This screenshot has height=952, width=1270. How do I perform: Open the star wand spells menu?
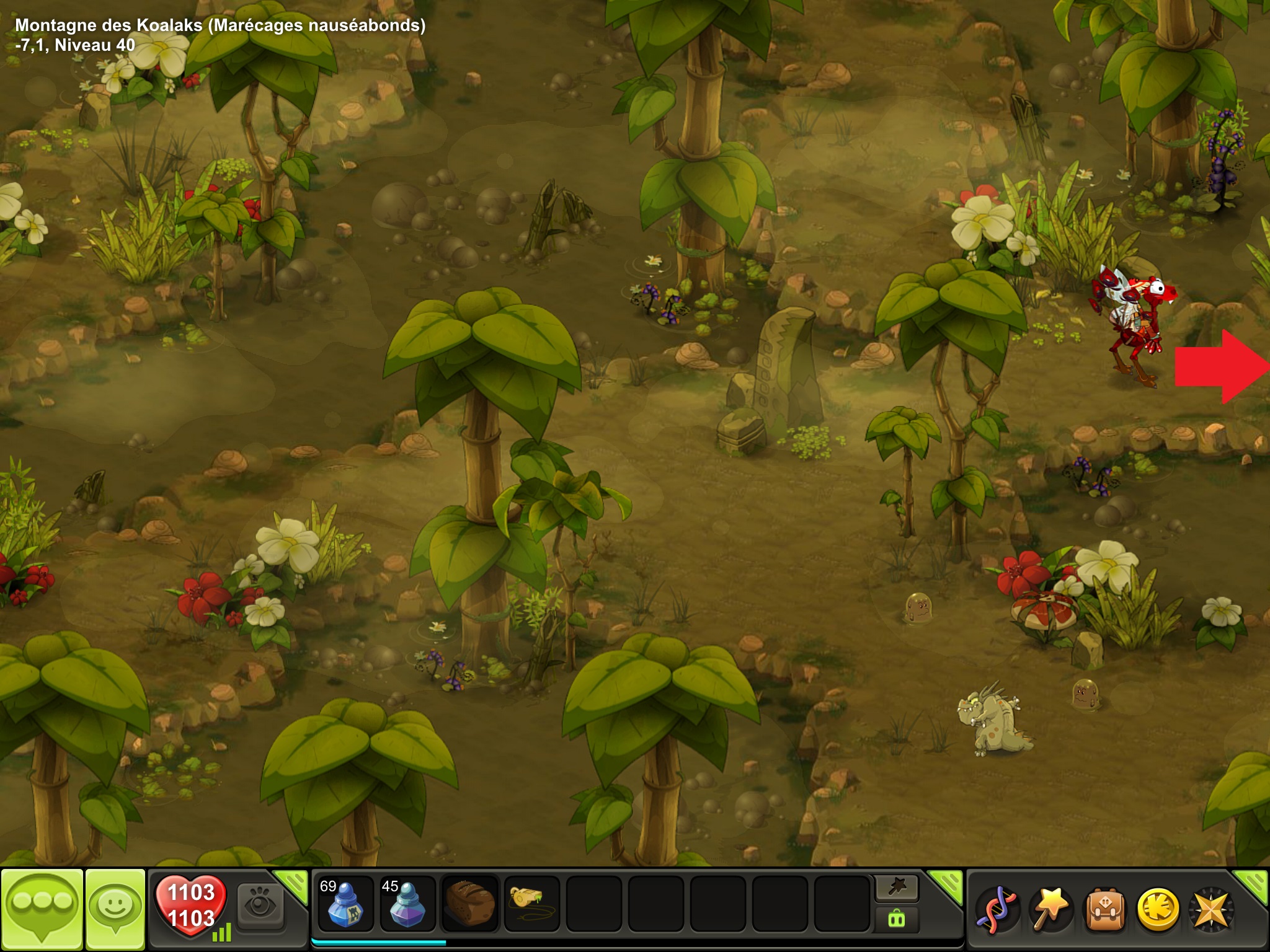(x=1050, y=909)
